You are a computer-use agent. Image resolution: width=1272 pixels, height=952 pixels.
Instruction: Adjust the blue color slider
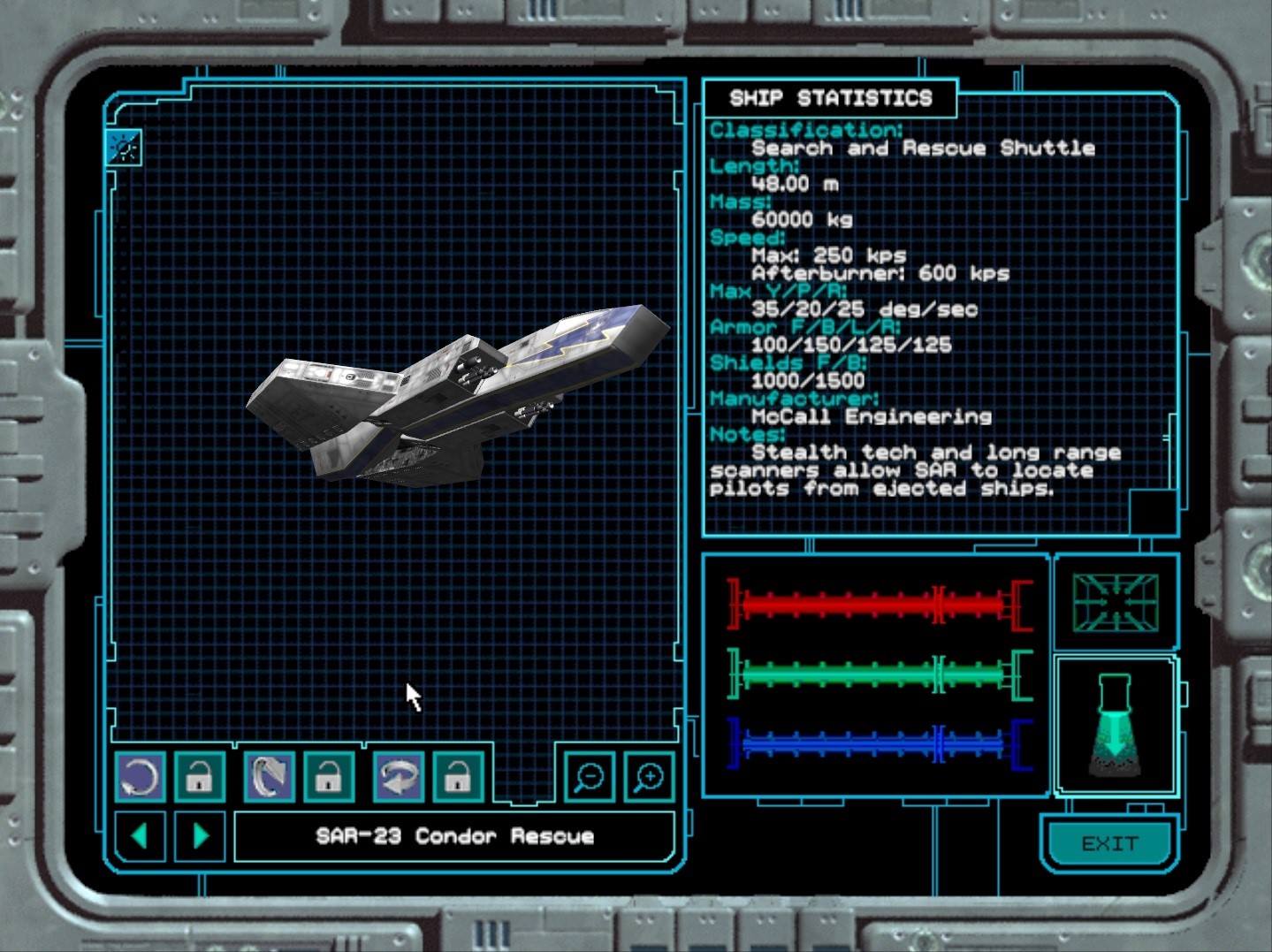tap(880, 744)
